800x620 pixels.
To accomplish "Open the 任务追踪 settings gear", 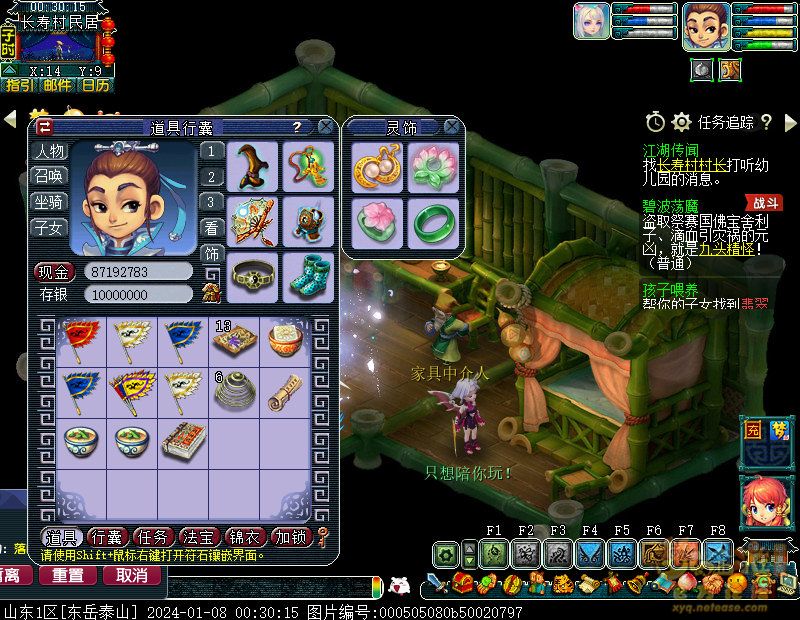I will click(682, 122).
